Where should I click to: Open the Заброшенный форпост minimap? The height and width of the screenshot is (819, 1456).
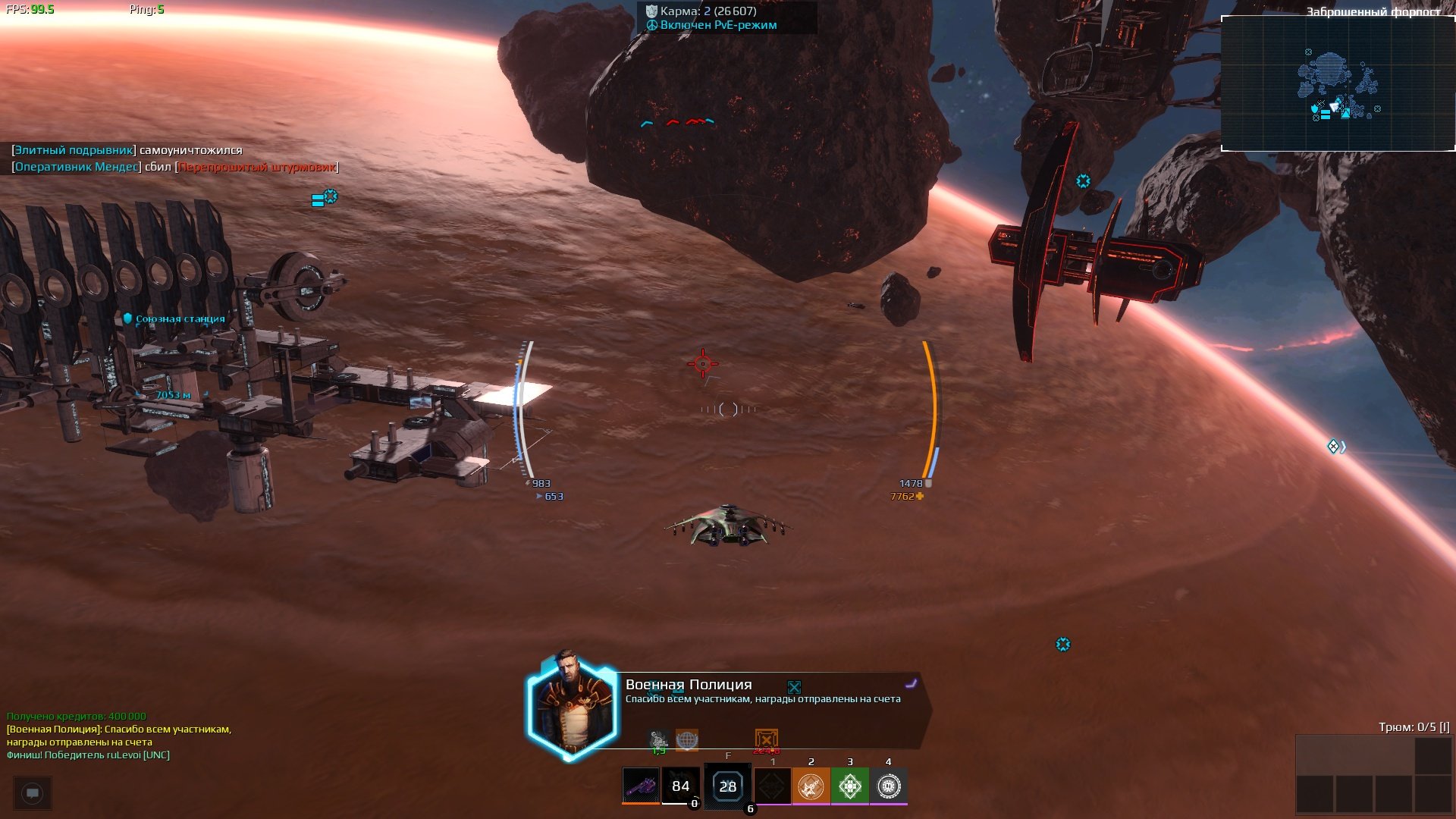pos(1338,83)
